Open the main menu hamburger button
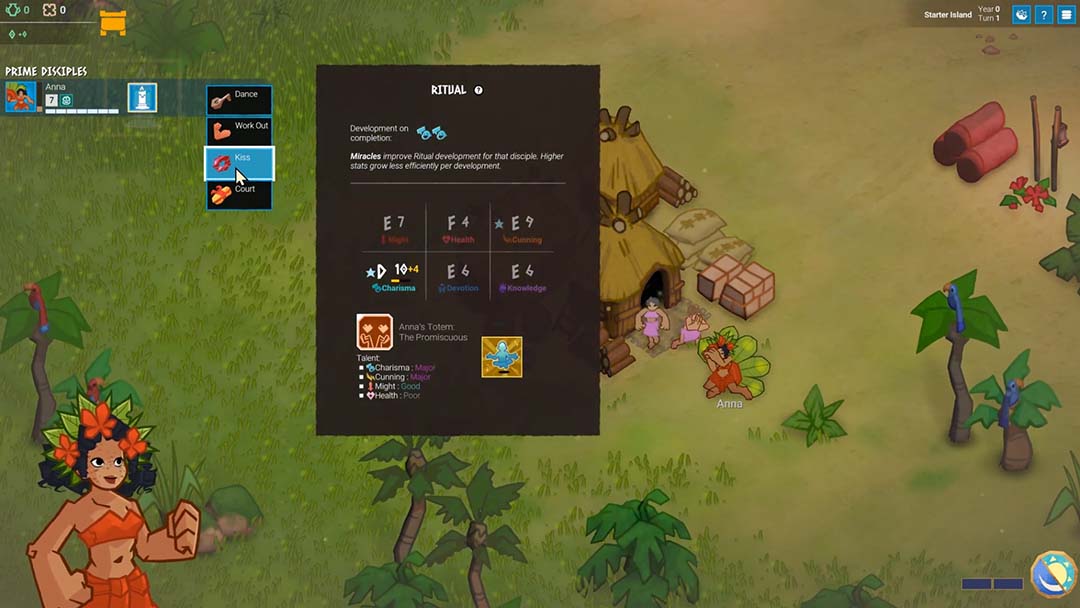The image size is (1080, 608). pyautogui.click(x=1066, y=15)
